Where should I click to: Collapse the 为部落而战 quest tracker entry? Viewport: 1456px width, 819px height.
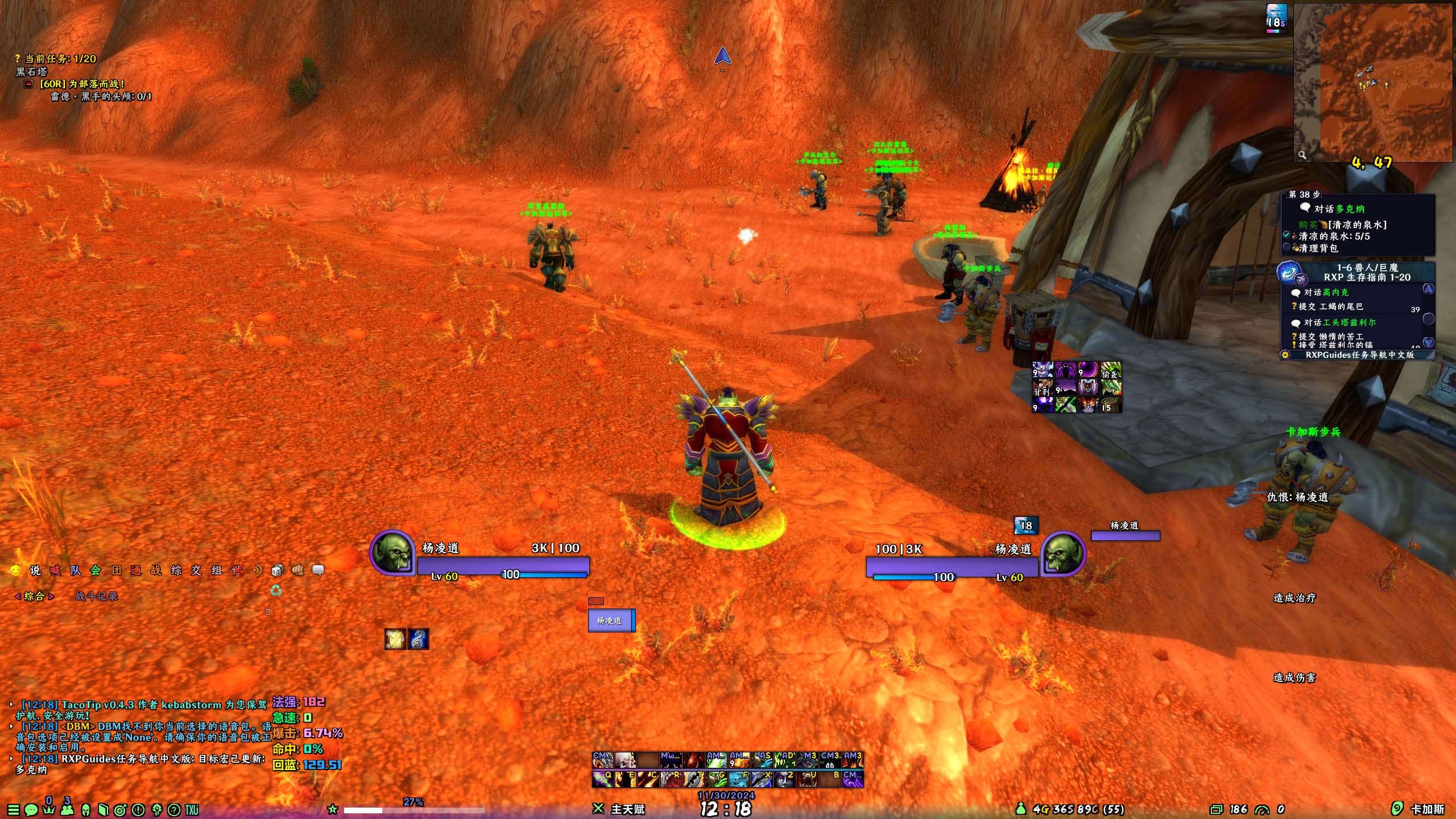28,84
